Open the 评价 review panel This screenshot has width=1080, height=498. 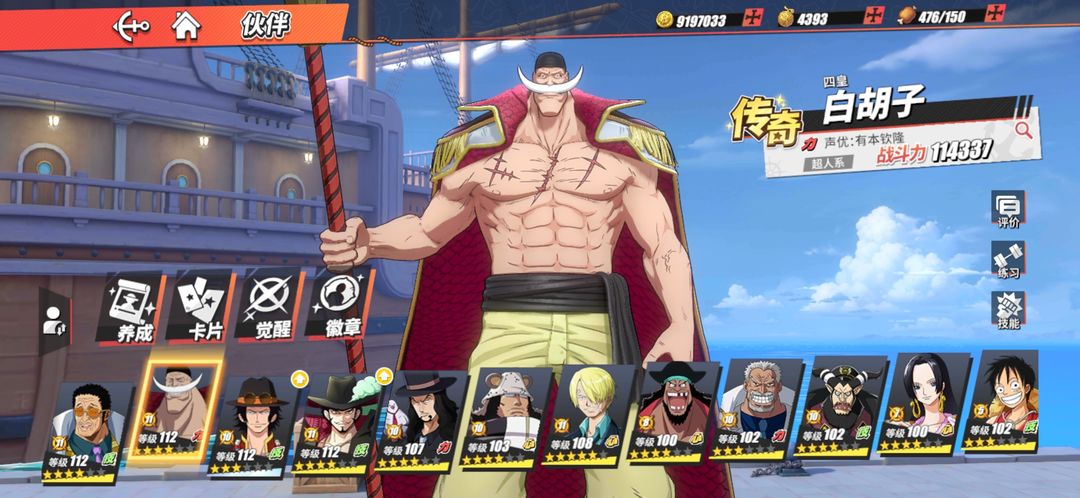coord(1008,210)
